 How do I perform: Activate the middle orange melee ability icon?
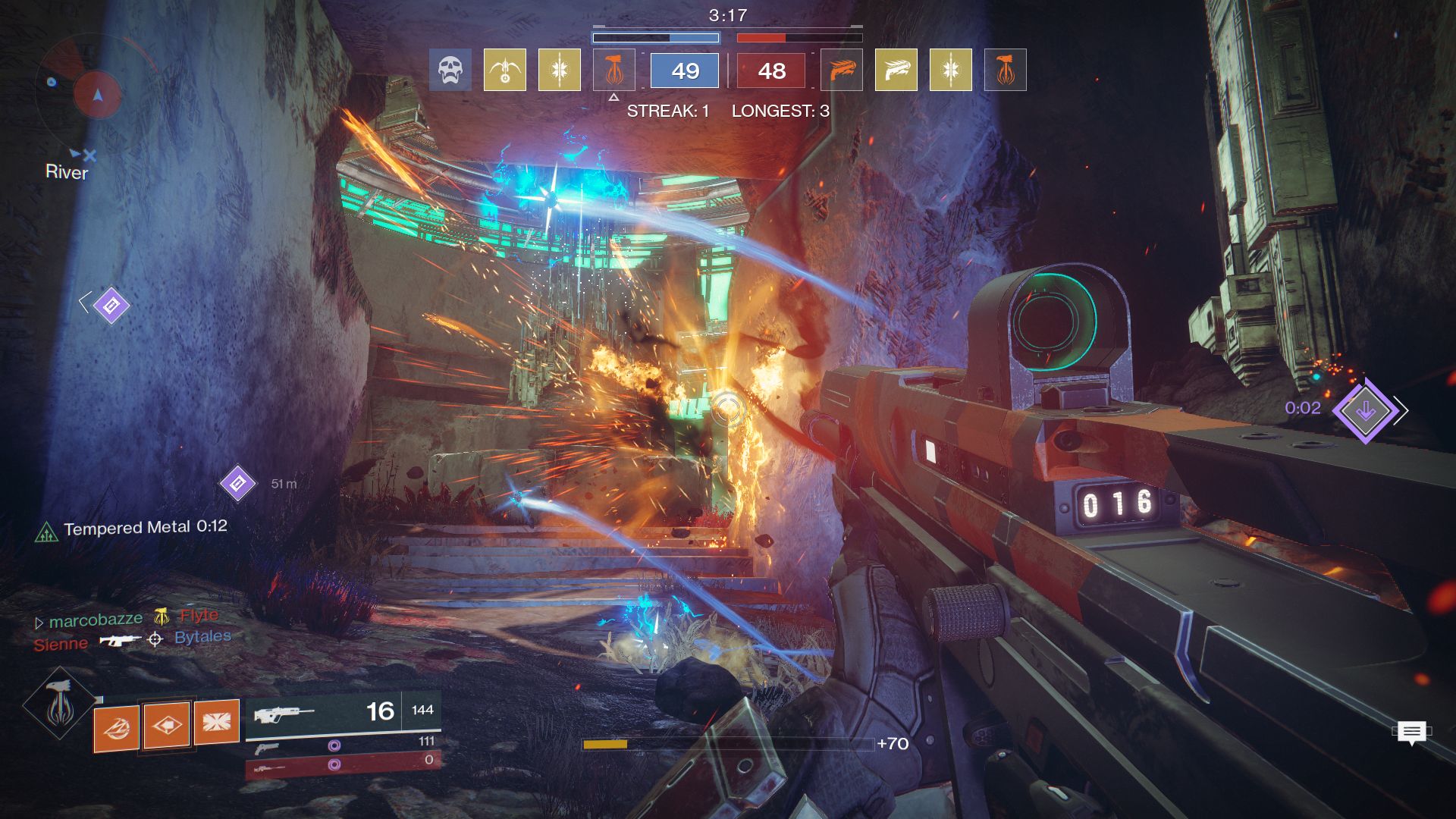click(167, 725)
